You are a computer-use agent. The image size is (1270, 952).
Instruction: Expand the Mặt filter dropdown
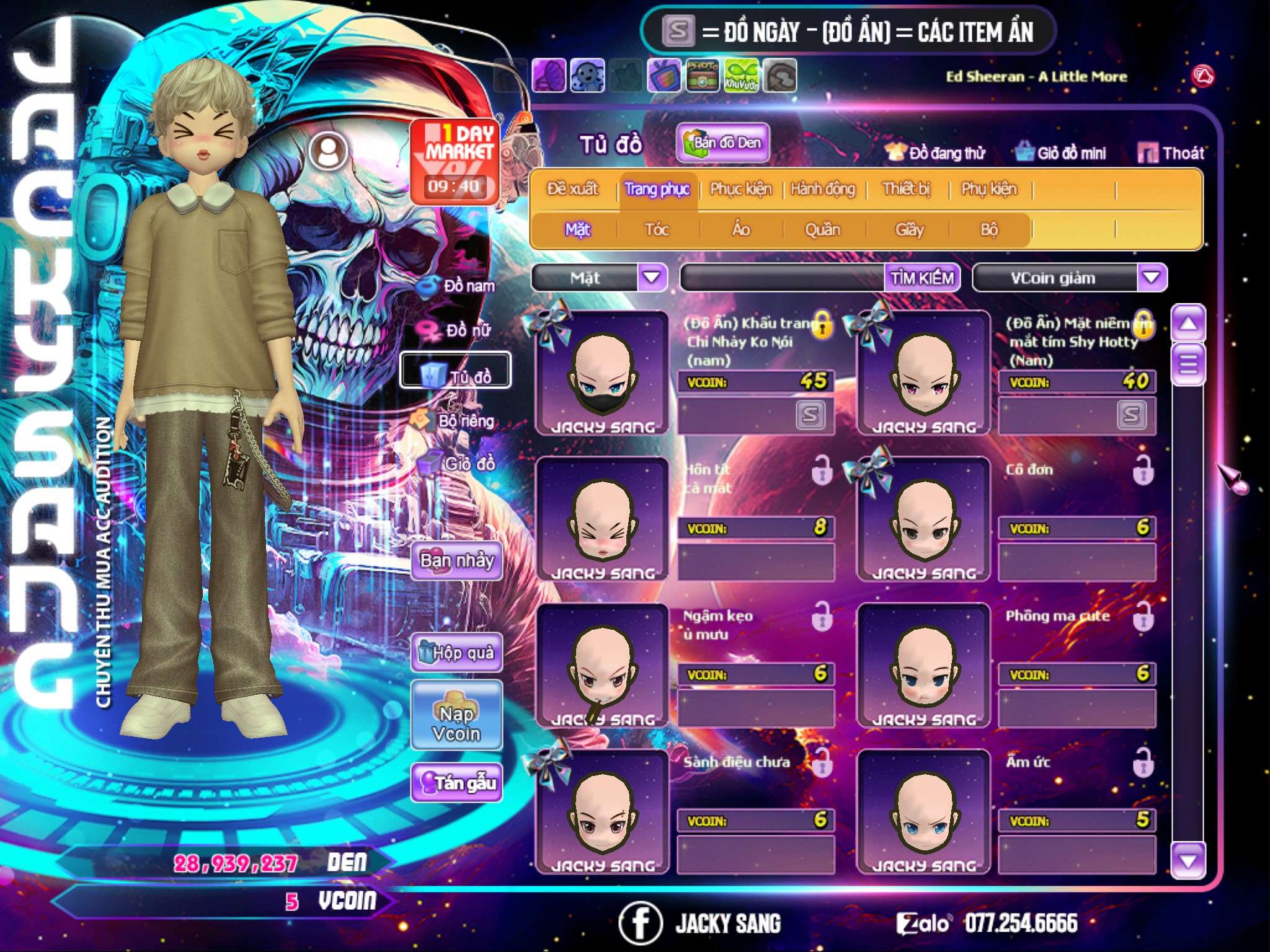[652, 278]
